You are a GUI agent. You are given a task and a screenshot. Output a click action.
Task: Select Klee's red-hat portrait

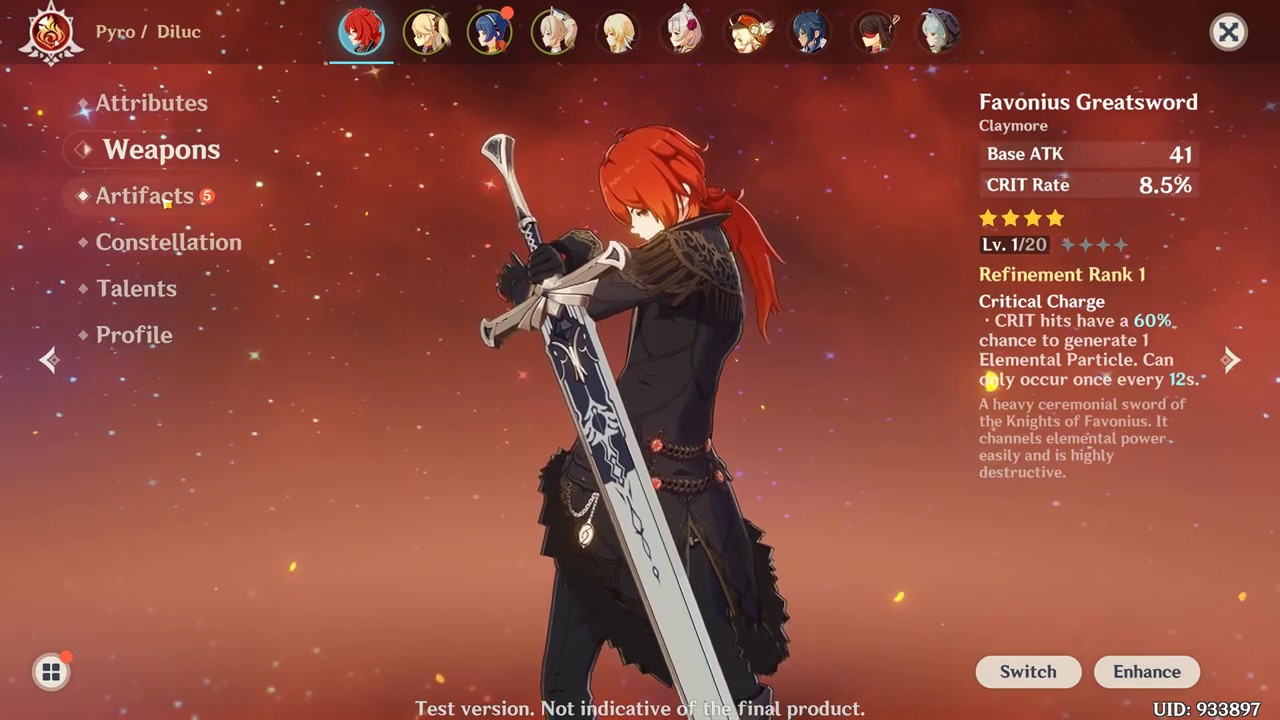click(x=747, y=33)
